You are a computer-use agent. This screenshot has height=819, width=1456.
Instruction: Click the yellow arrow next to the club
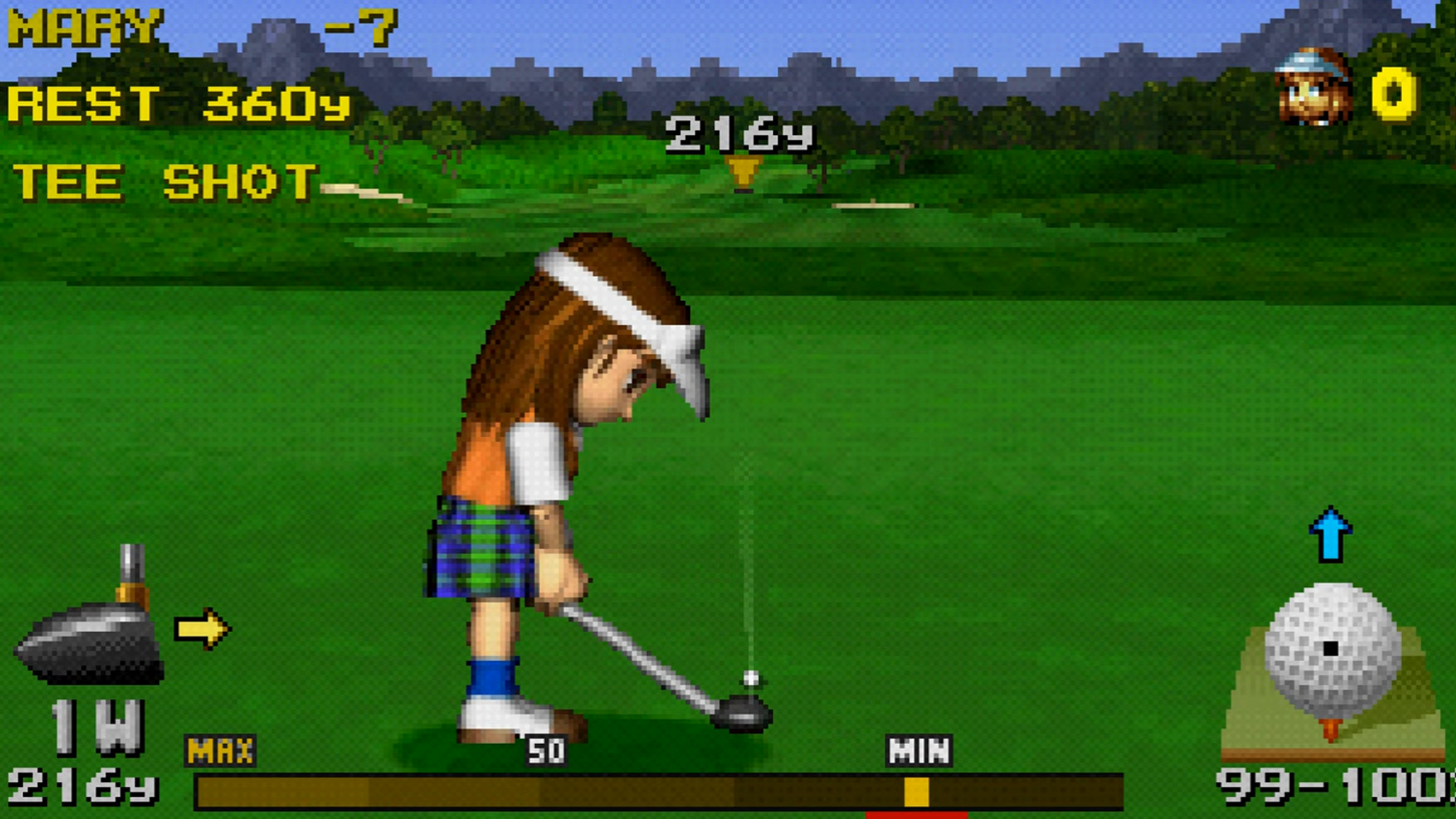click(x=201, y=629)
